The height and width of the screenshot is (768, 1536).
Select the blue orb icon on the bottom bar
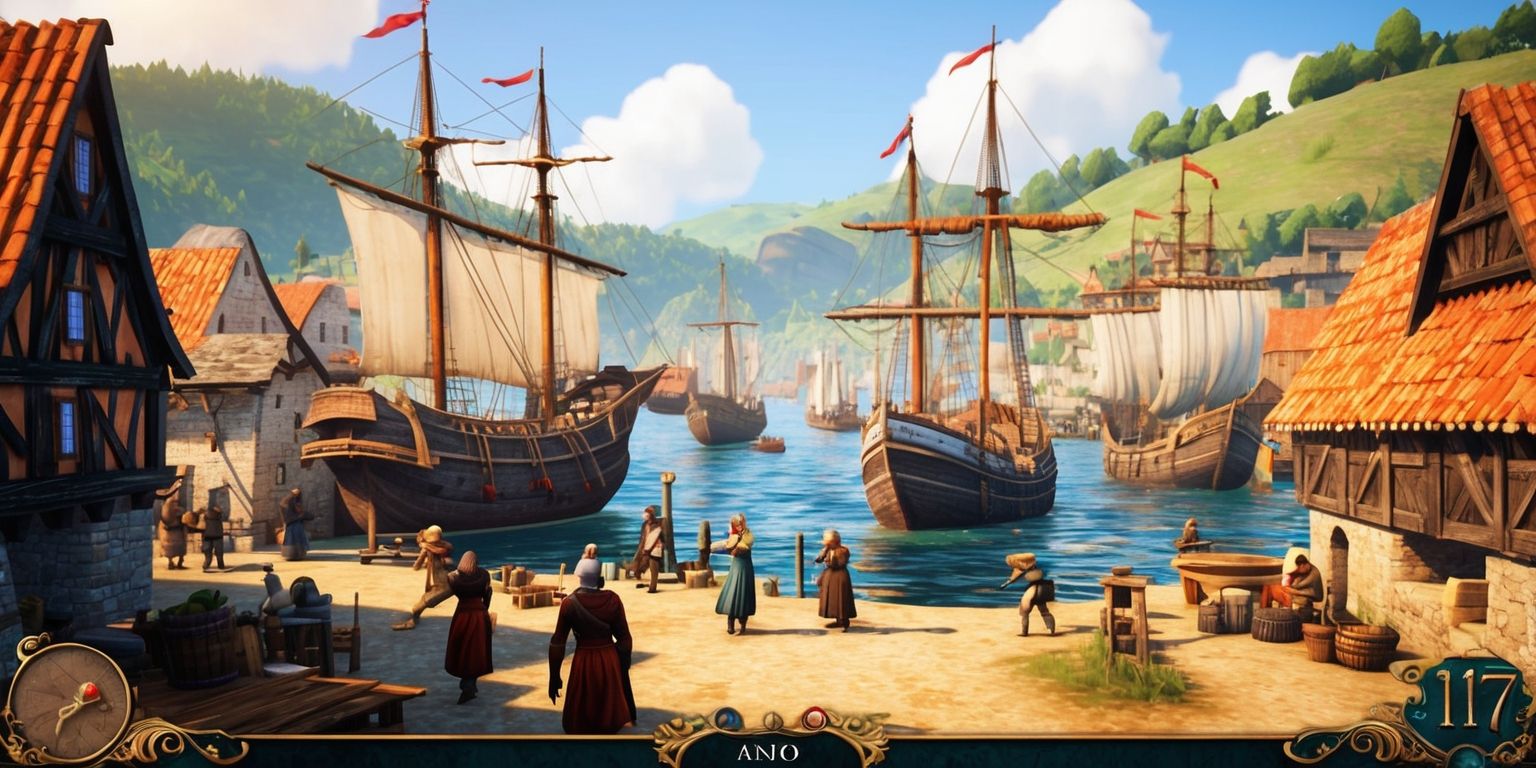[x=727, y=718]
